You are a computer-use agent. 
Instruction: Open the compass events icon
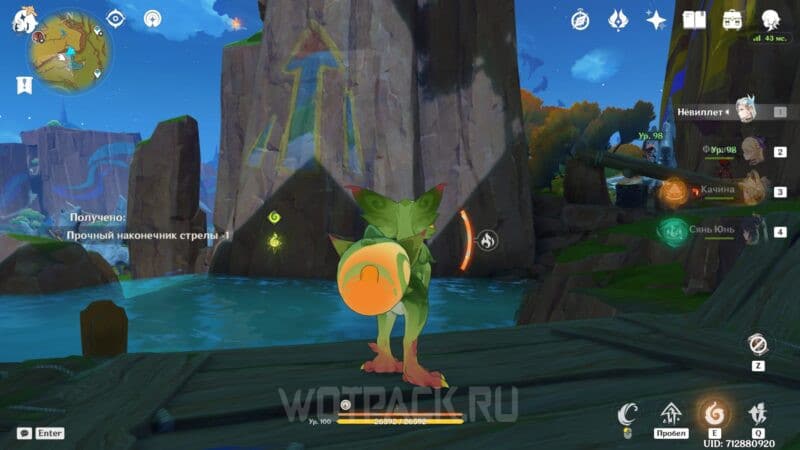580,20
